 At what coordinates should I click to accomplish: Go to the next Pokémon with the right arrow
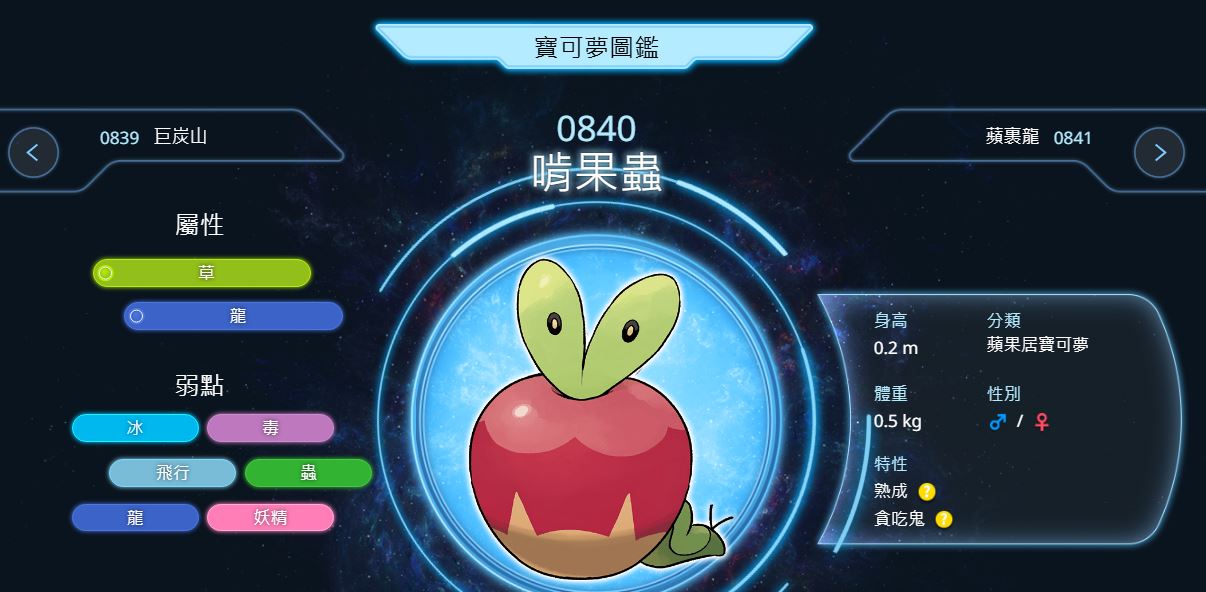[x=1159, y=153]
